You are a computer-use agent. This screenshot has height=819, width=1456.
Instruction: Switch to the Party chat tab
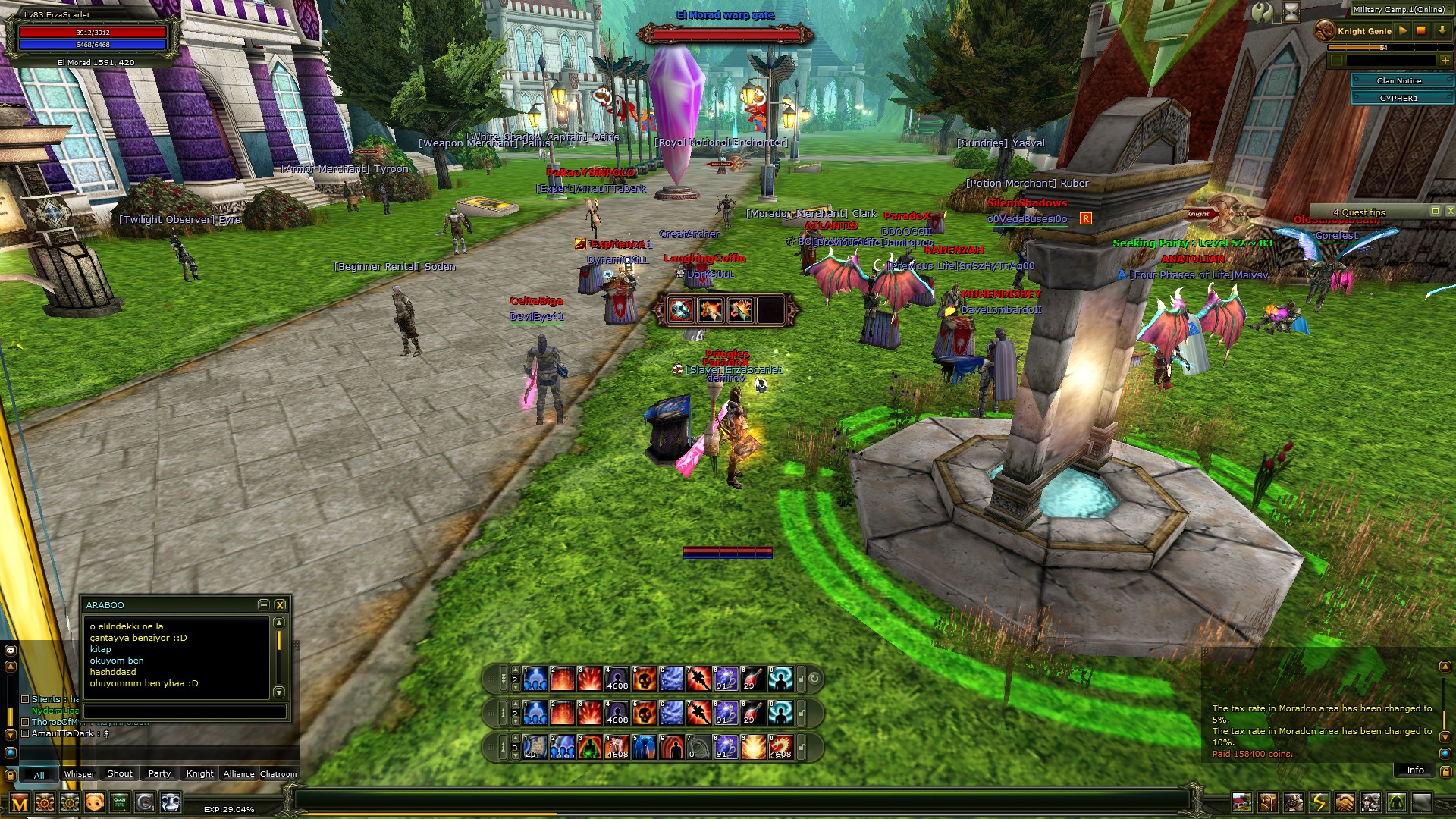[x=158, y=773]
